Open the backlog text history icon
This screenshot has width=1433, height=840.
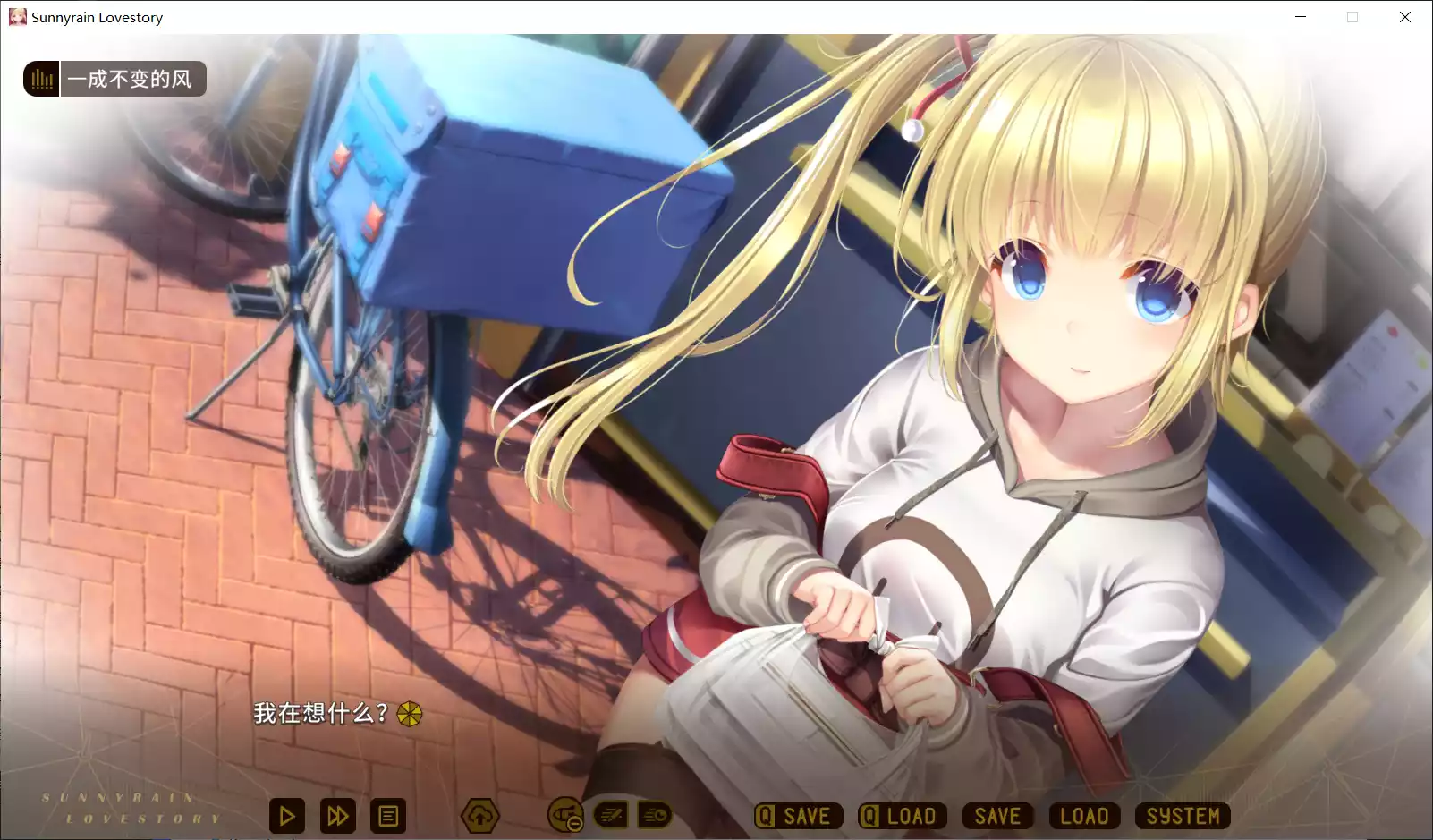pos(388,816)
